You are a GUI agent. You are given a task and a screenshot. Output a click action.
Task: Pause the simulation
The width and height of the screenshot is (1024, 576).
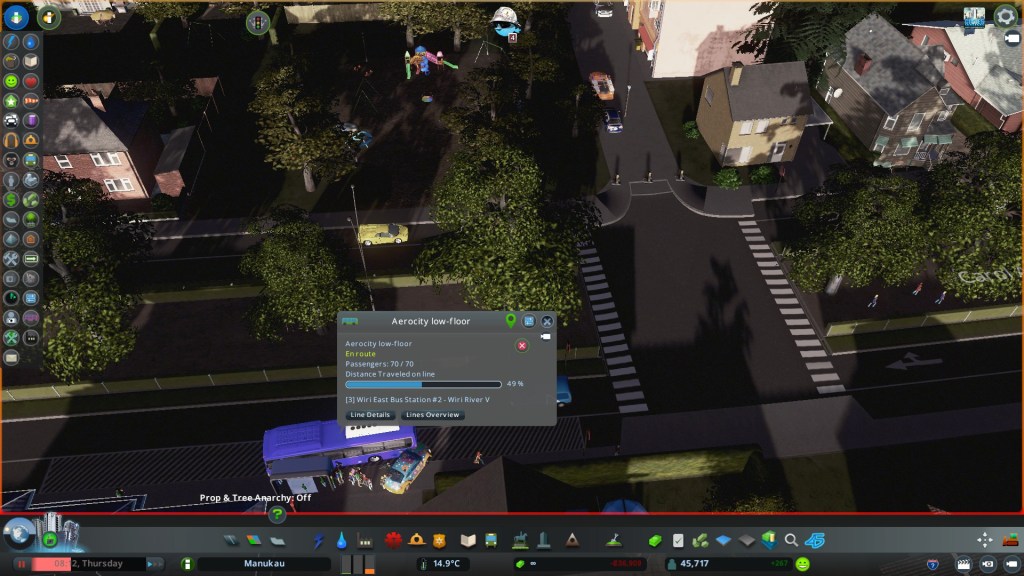[19, 564]
